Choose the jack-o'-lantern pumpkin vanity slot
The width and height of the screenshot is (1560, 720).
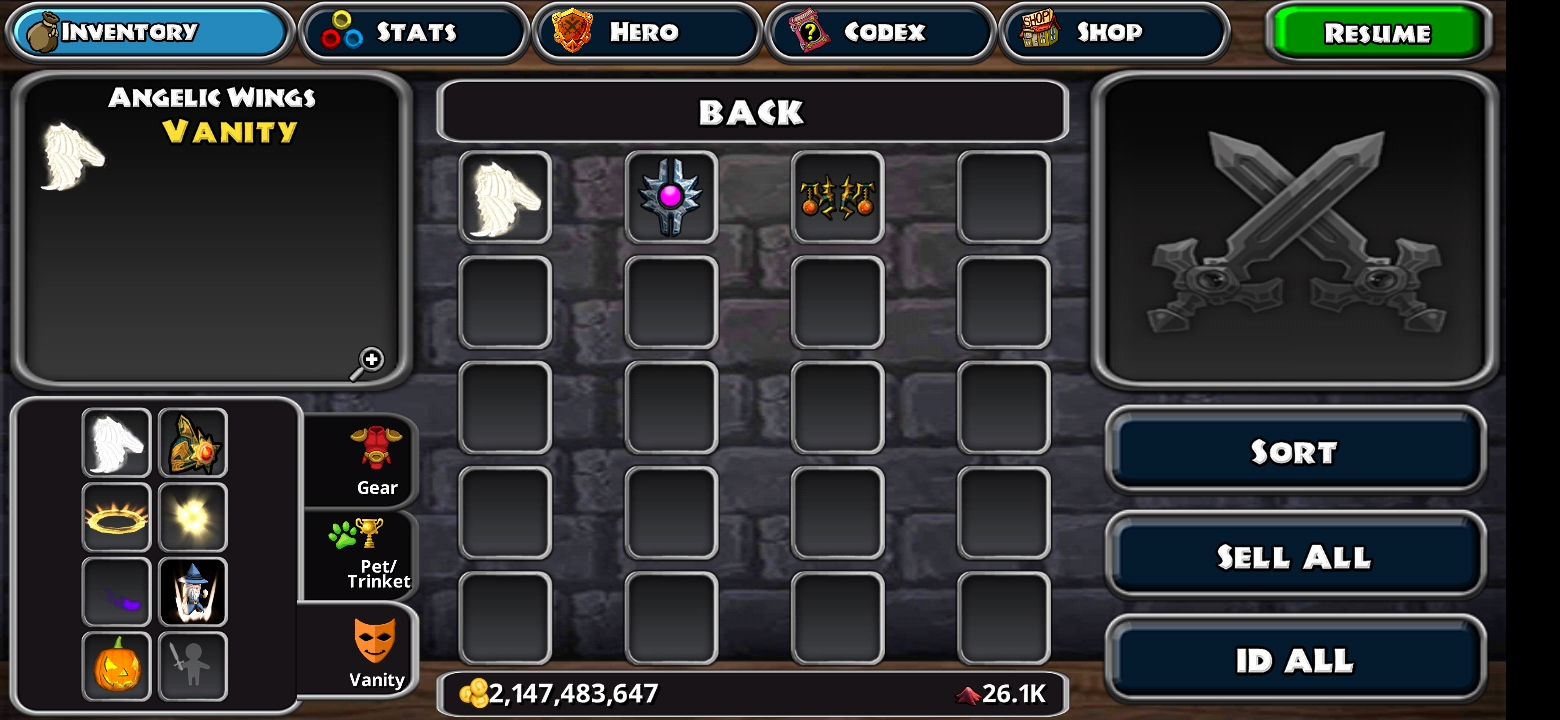[x=117, y=666]
